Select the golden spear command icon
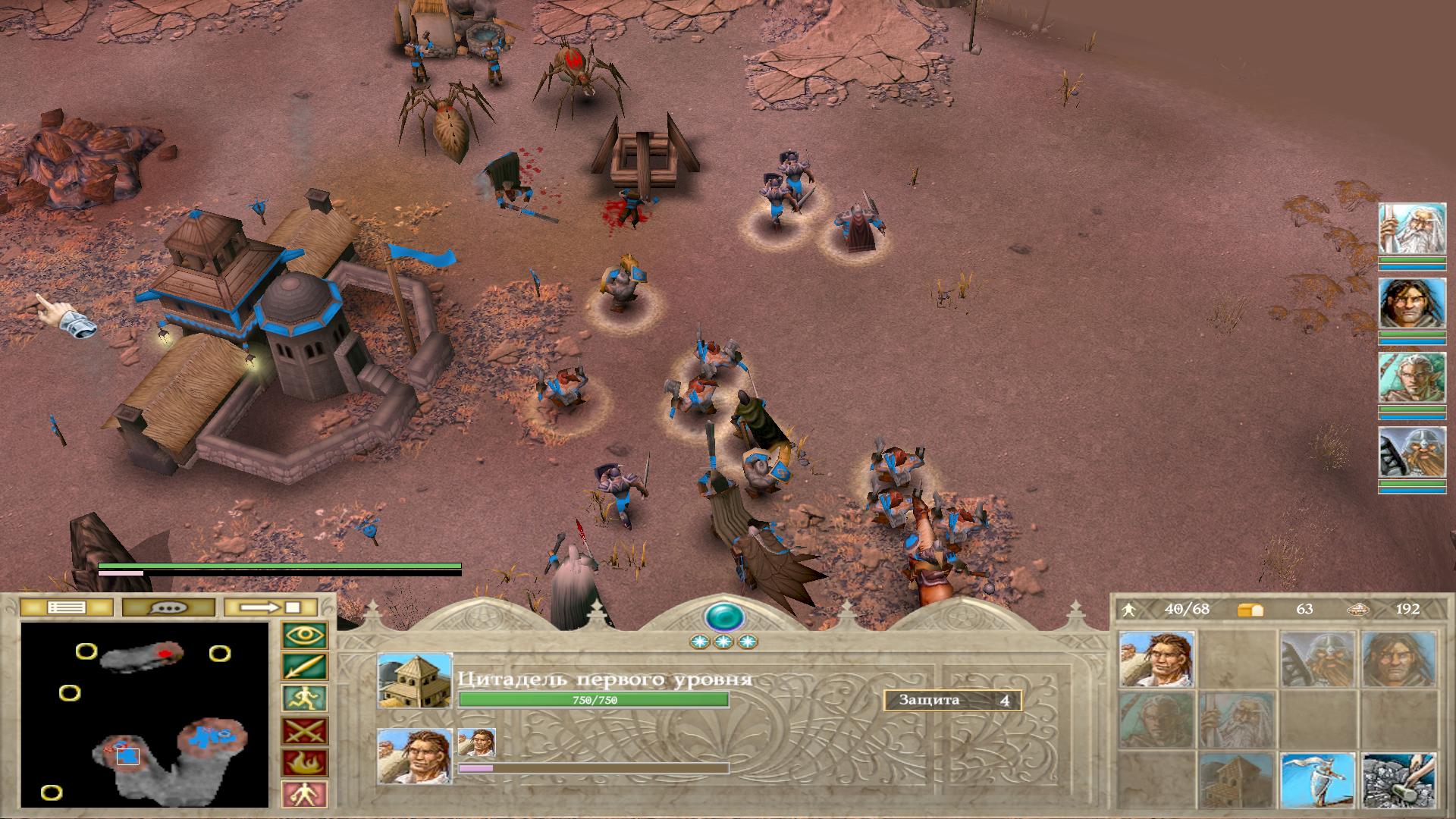Image resolution: width=1456 pixels, height=819 pixels. 305,667
